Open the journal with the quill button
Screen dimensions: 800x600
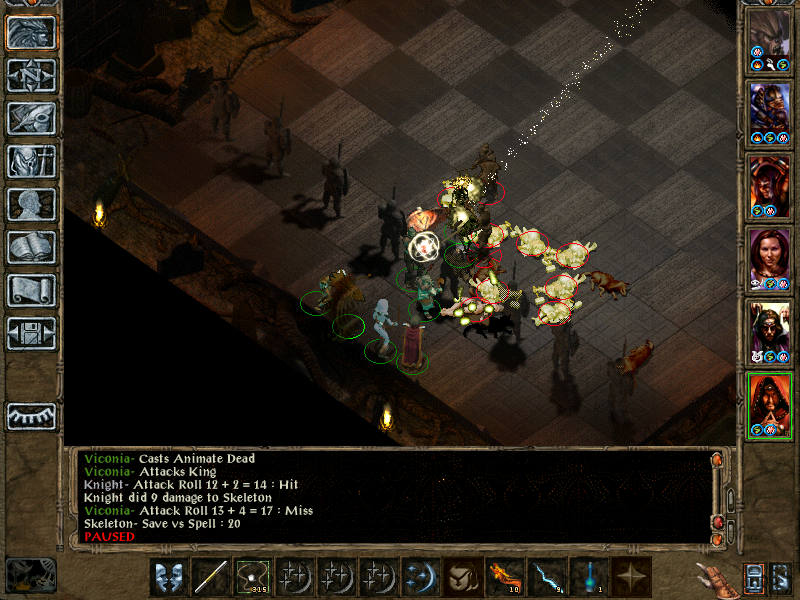(31, 118)
